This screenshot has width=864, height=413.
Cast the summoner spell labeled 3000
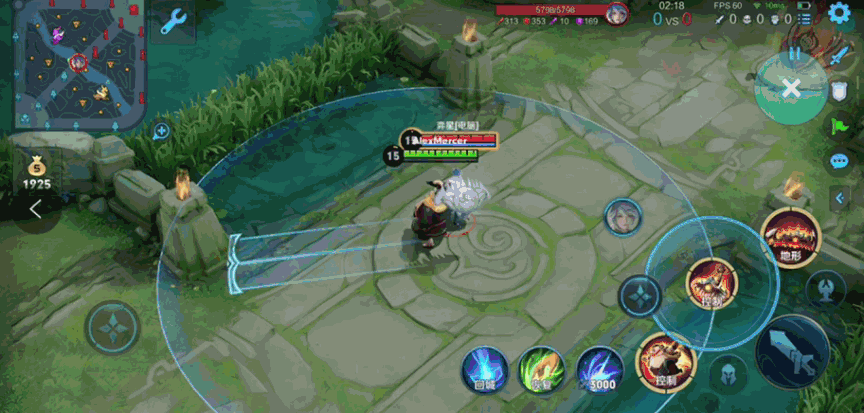click(600, 369)
